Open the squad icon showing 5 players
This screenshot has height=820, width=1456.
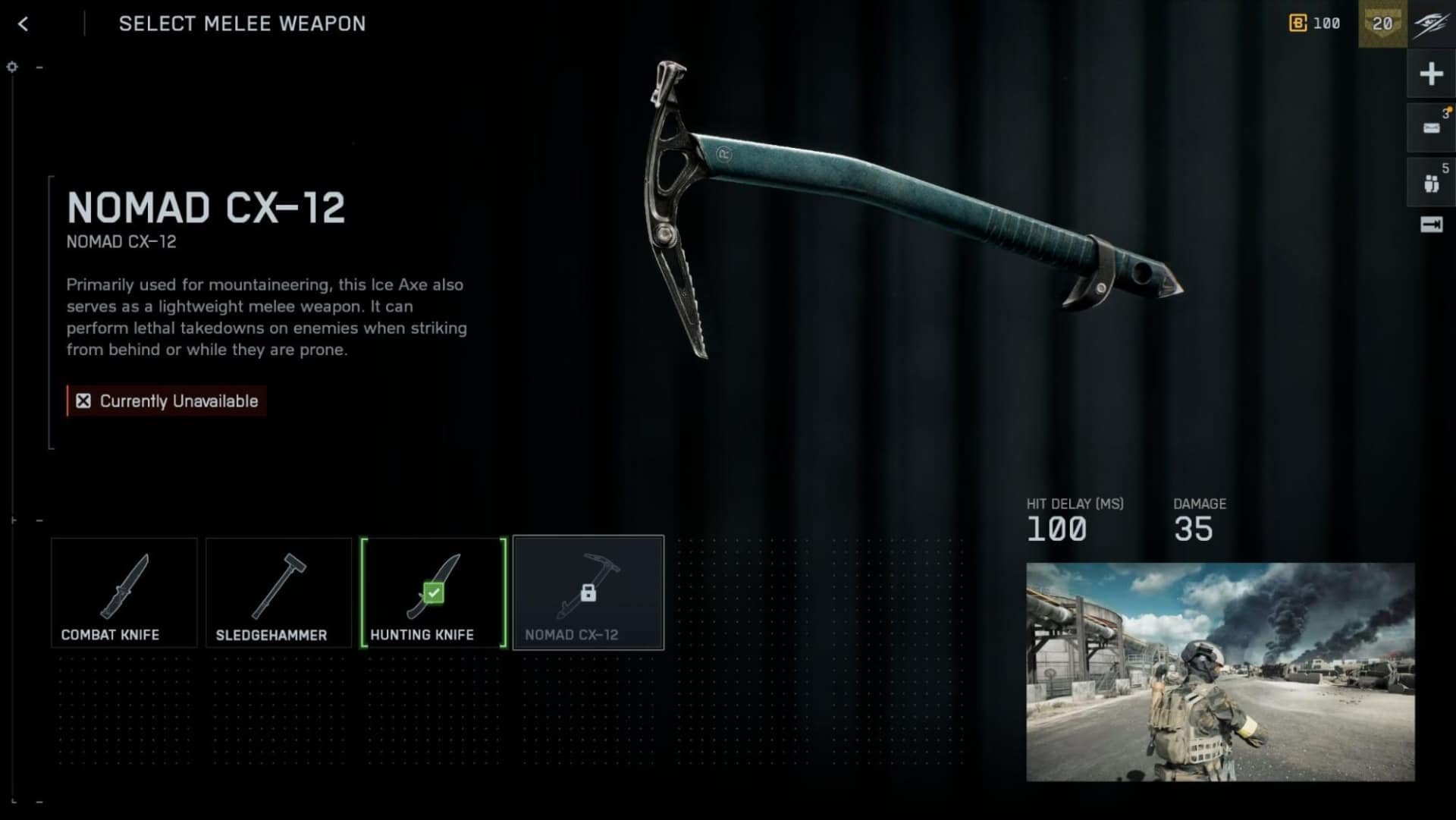point(1430,181)
